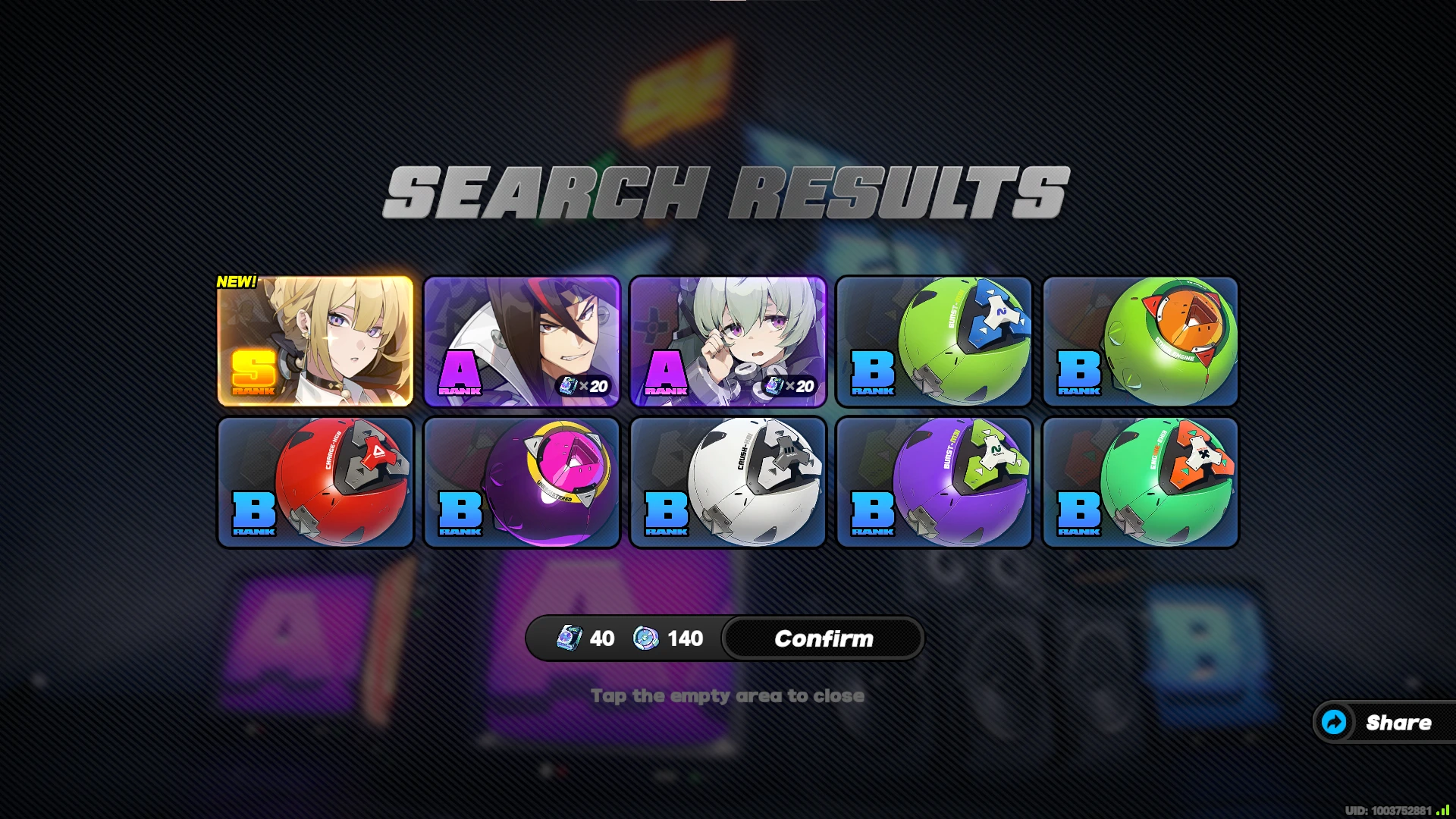Expand the purple BURST Bangboo card details
The width and height of the screenshot is (1456, 819).
(933, 482)
